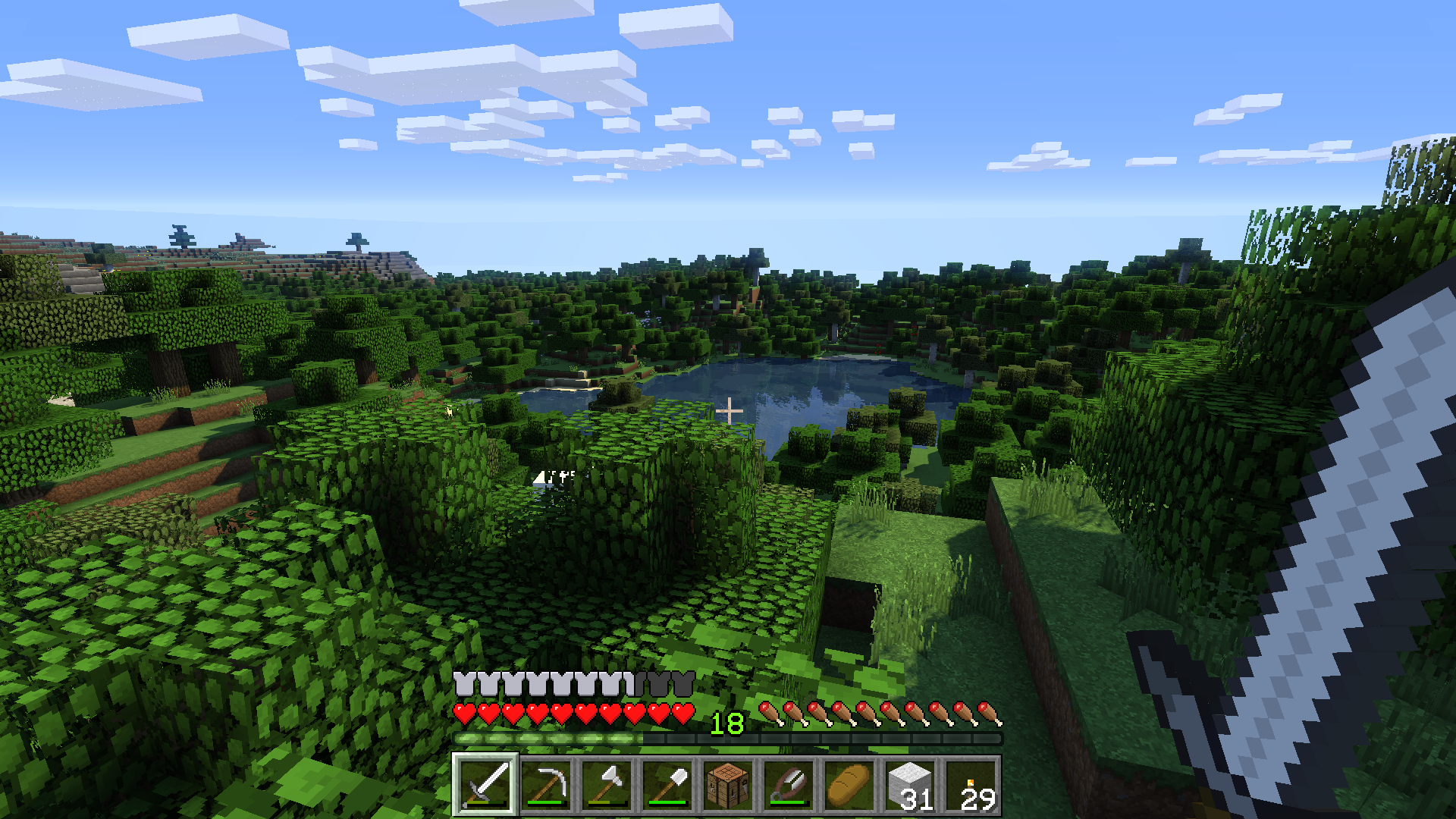
Task: Select the iron sword hotbar slot
Action: pyautogui.click(x=485, y=784)
